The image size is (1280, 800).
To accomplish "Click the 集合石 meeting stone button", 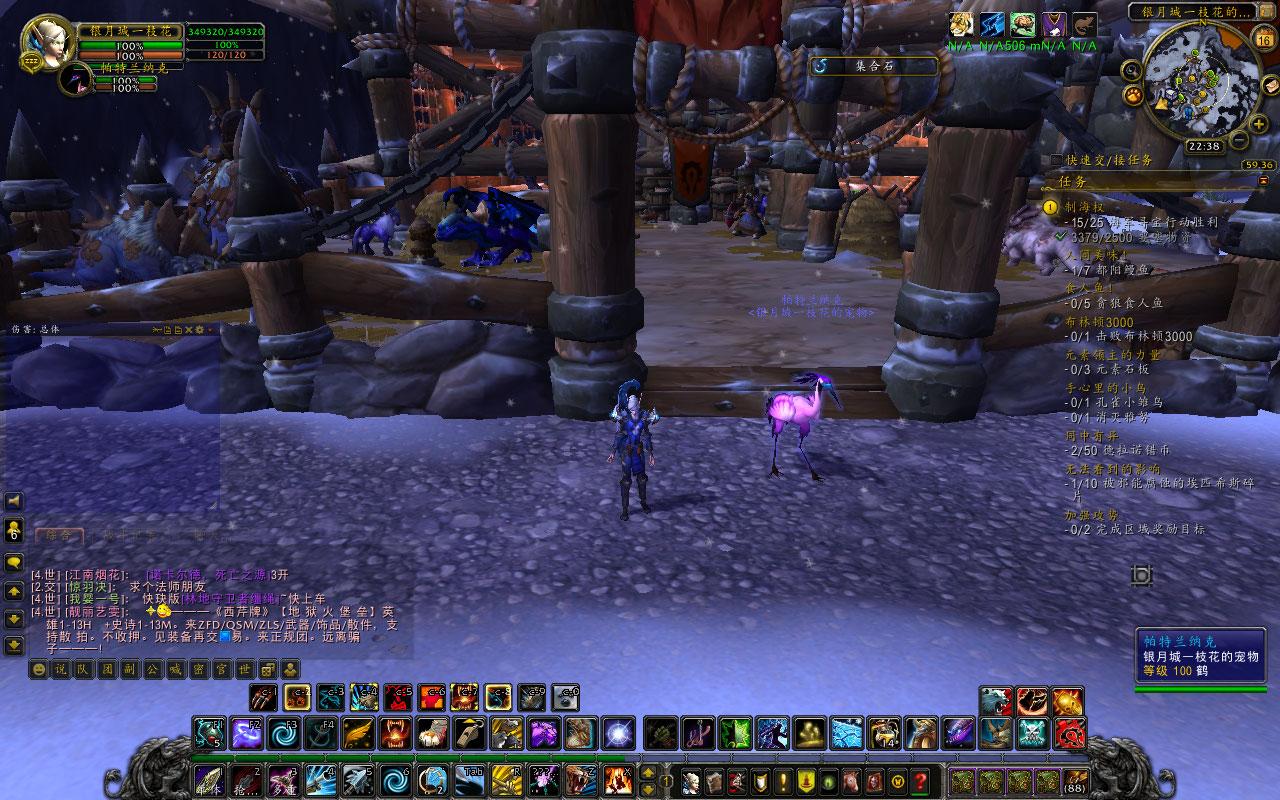I will coord(874,66).
